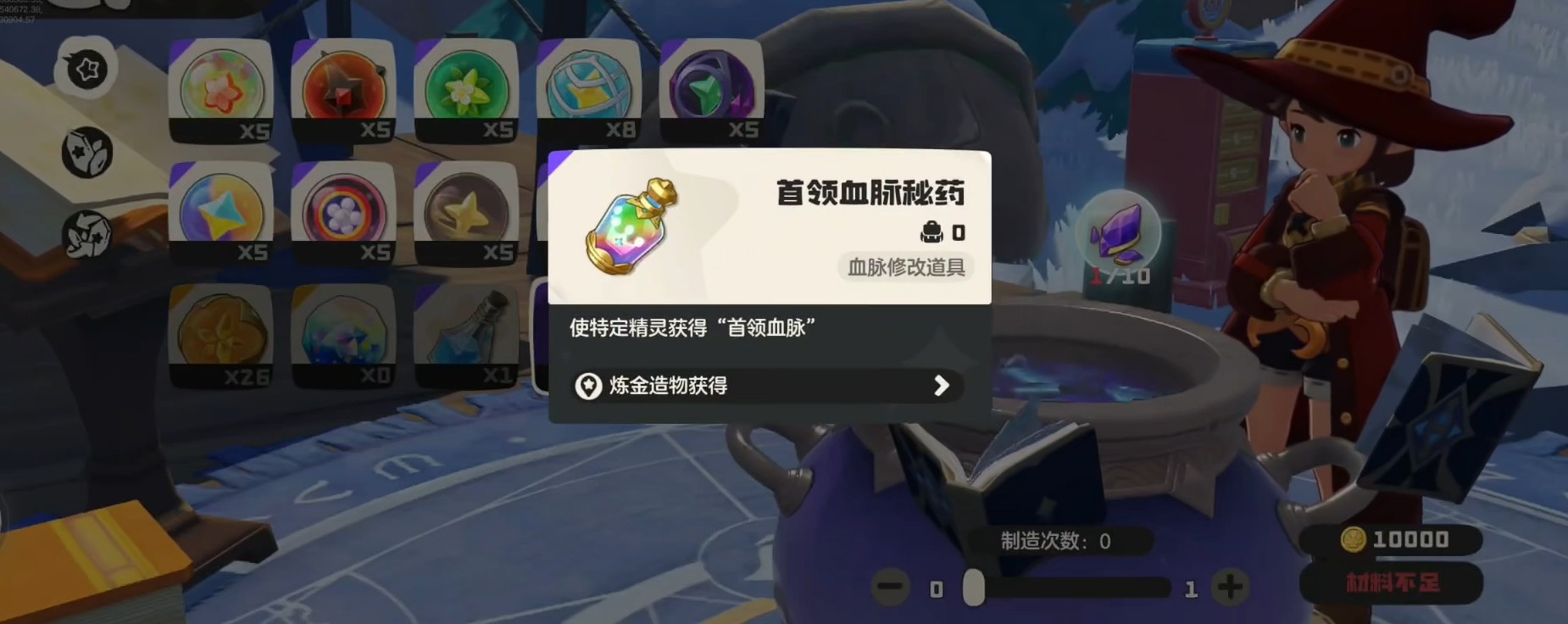This screenshot has width=1568, height=624.
Task: Select the purple swirl gem material
Action: tap(712, 88)
